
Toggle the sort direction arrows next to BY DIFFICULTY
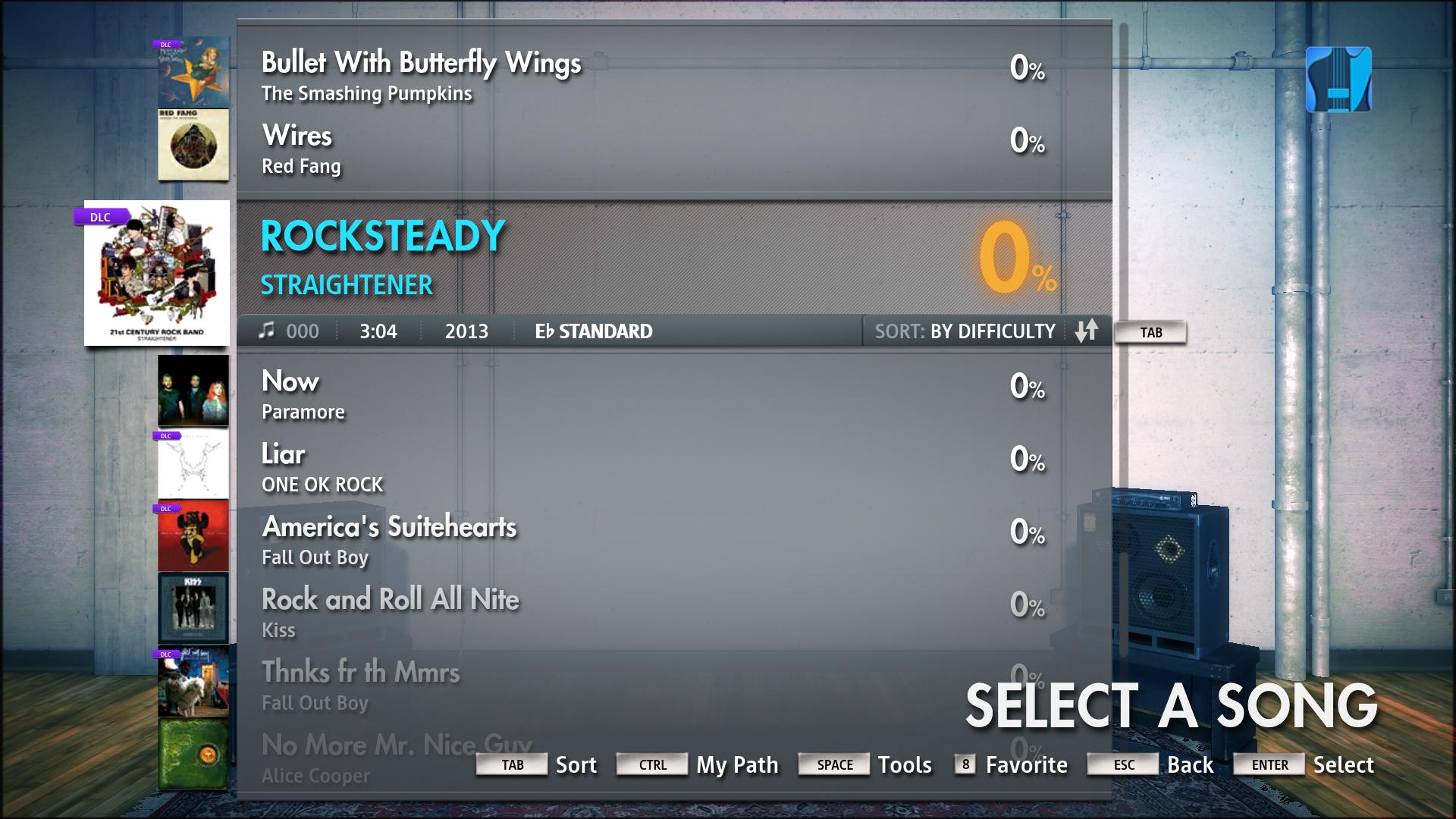(x=1087, y=331)
